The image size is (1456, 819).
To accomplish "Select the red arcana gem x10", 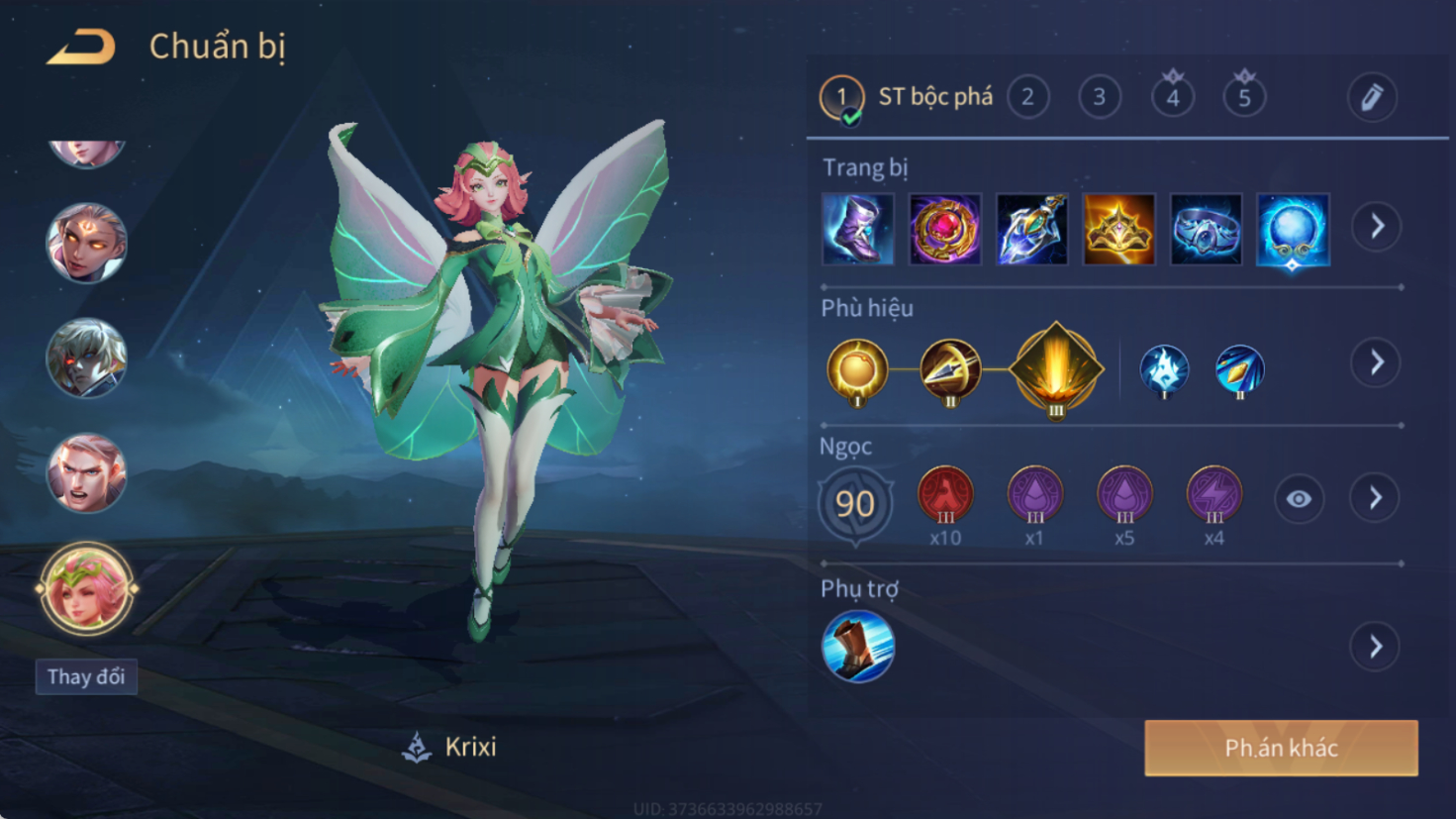I will pyautogui.click(x=945, y=495).
